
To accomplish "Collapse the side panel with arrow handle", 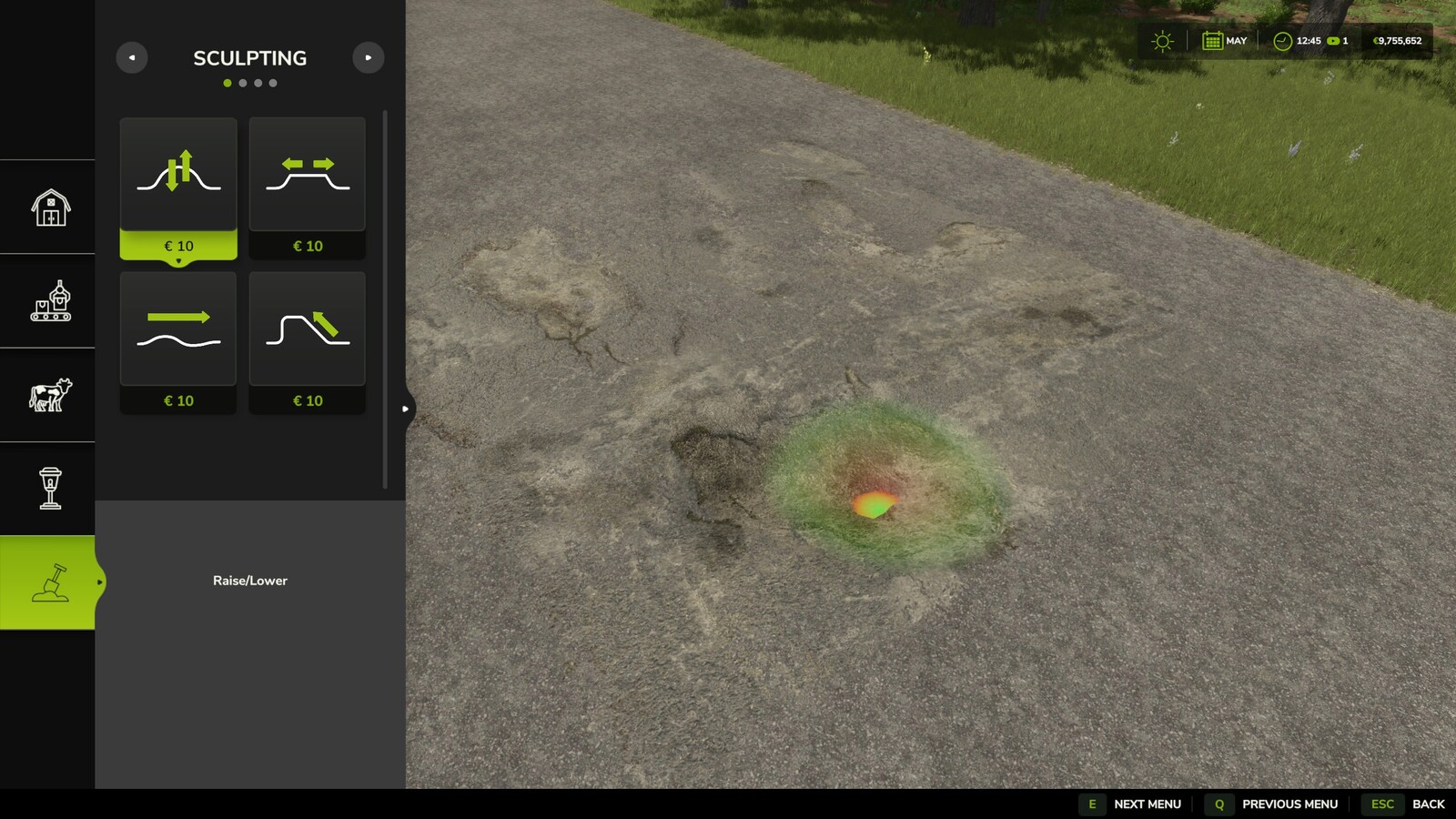I will point(406,409).
